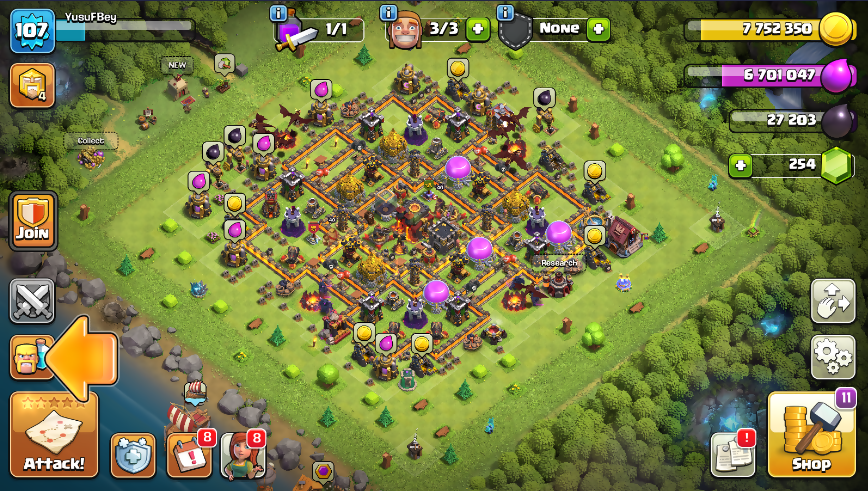Image resolution: width=868 pixels, height=491 pixels.
Task: Show info for the shield status
Action: click(505, 13)
